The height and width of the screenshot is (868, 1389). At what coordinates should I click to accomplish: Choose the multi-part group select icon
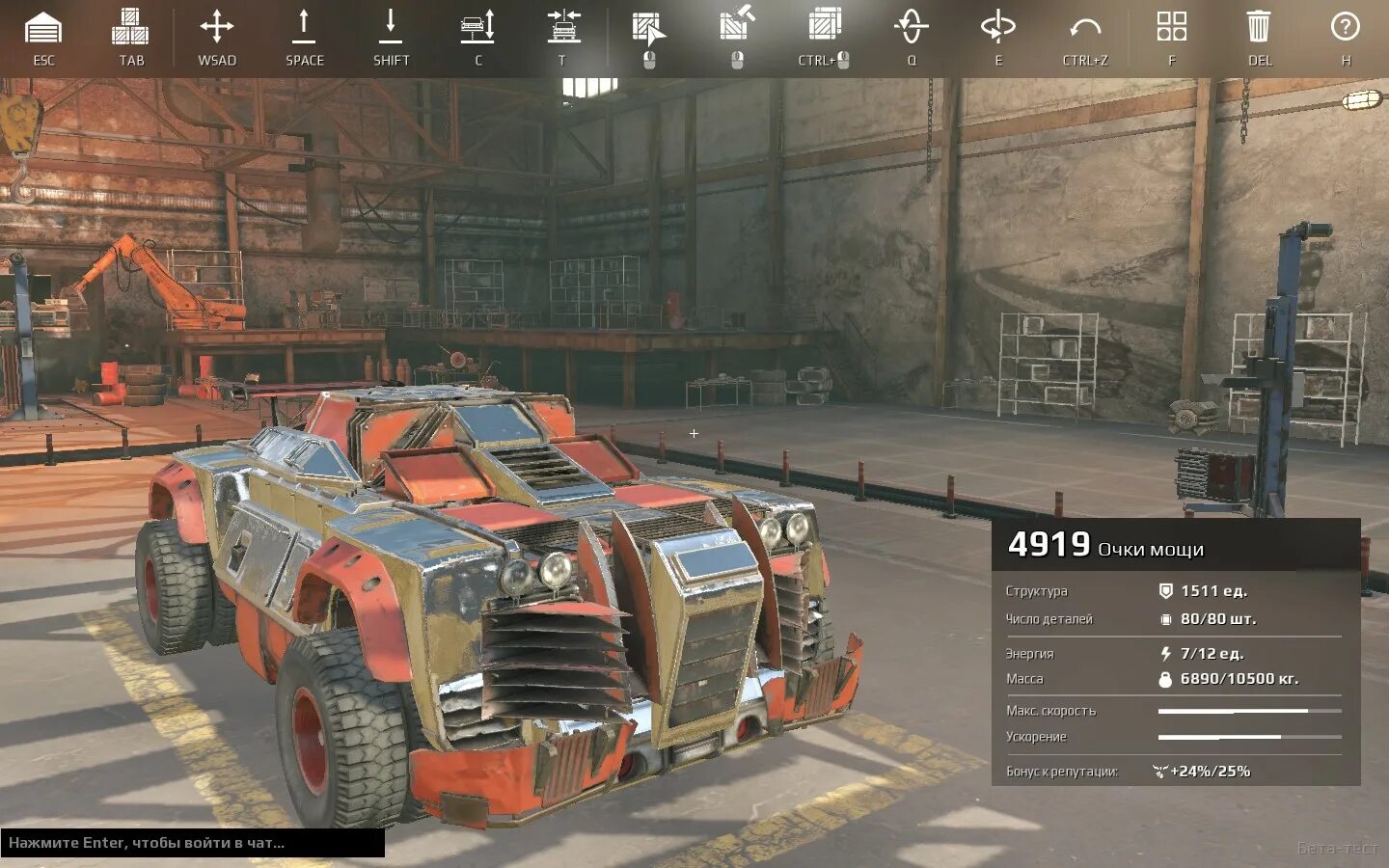(825, 26)
